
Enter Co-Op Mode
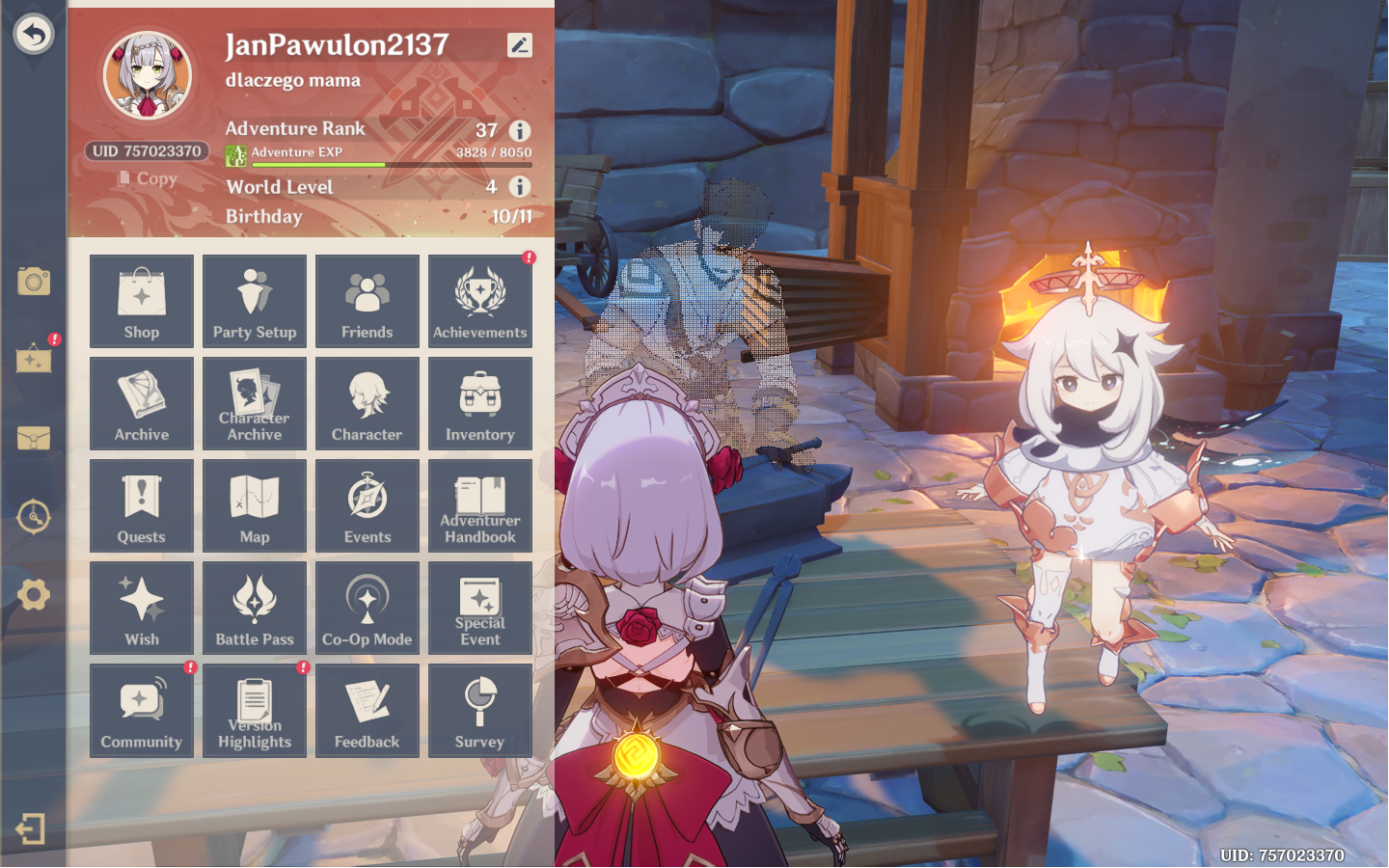tap(368, 608)
